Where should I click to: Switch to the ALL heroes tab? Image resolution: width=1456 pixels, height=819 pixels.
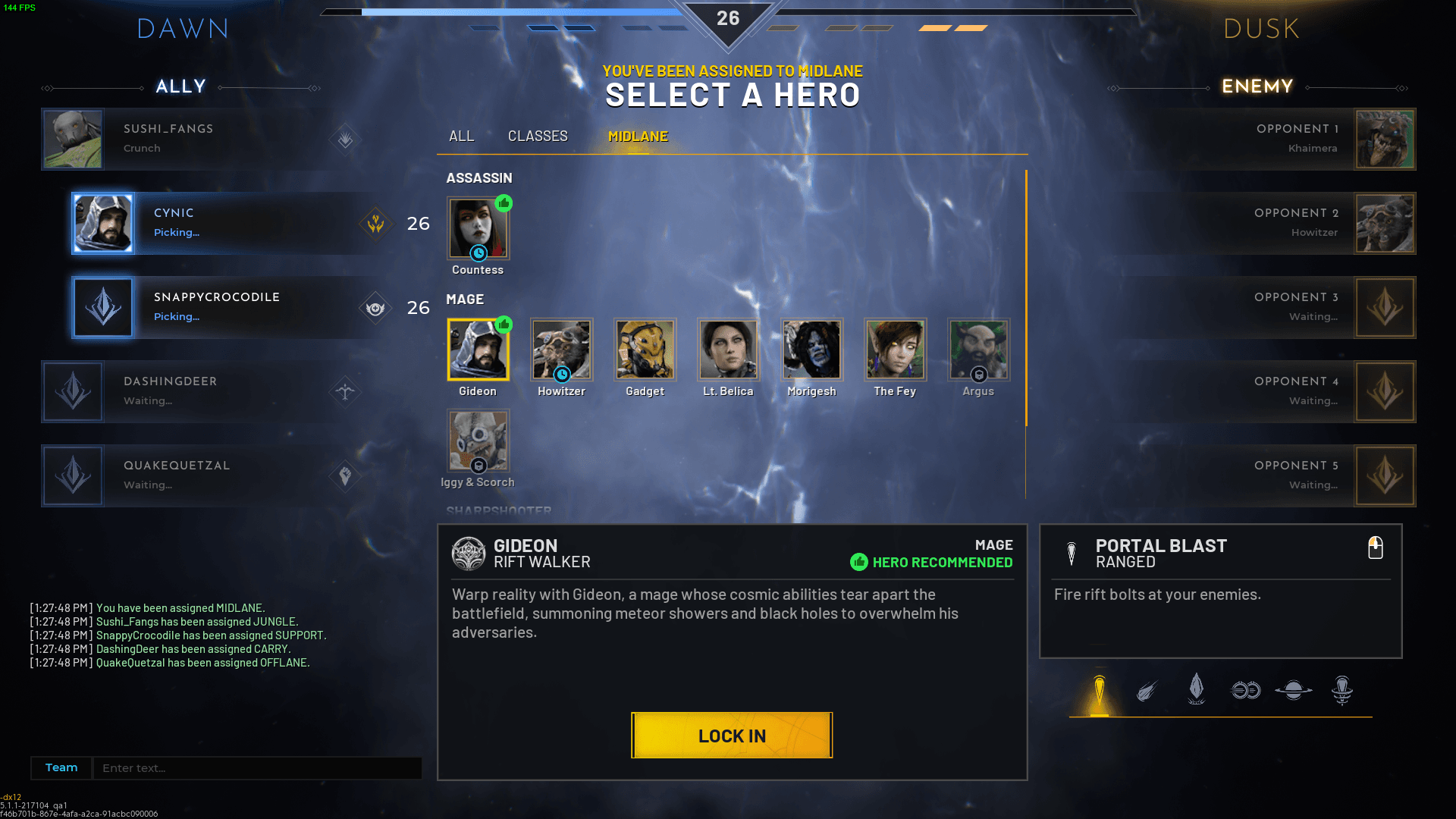pos(461,136)
